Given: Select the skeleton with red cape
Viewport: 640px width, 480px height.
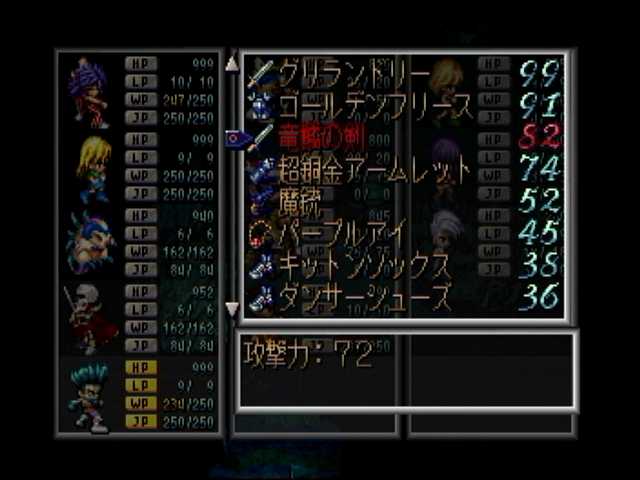Looking at the screenshot, I should tap(90, 318).
